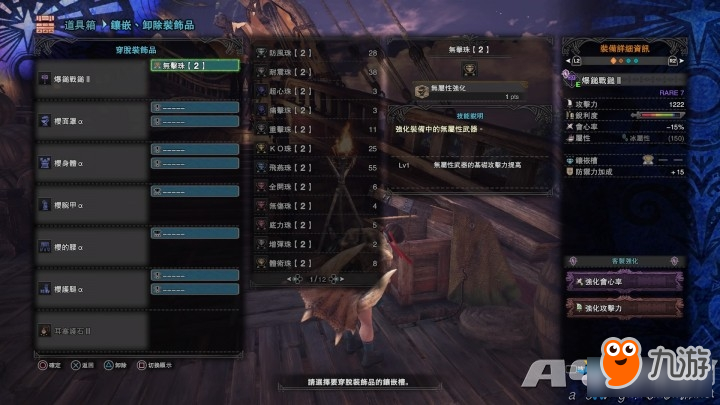Select the 櫻腕甲α armor row
The width and height of the screenshot is (720, 405).
pos(90,204)
